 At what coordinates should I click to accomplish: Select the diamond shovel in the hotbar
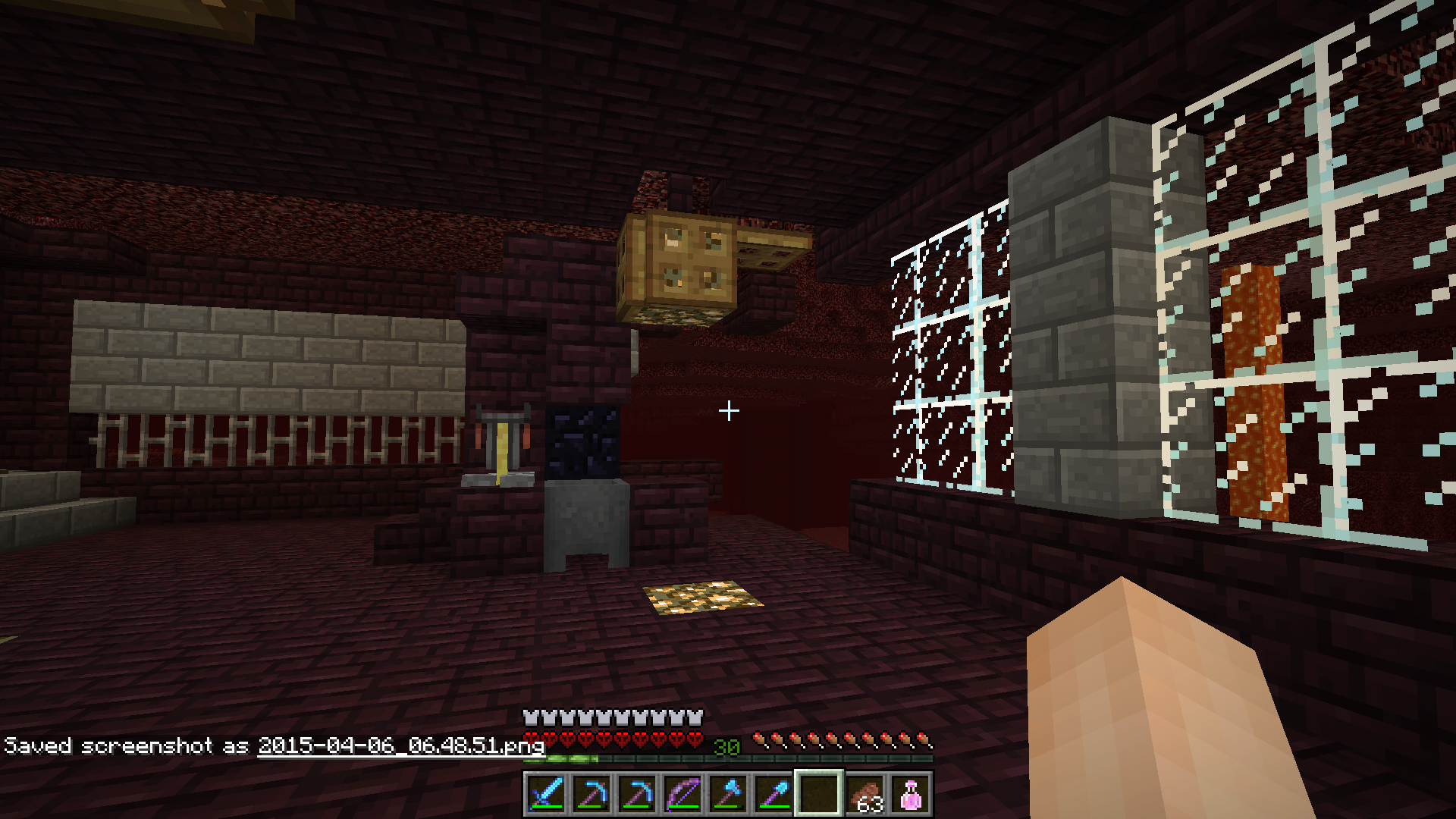[771, 796]
